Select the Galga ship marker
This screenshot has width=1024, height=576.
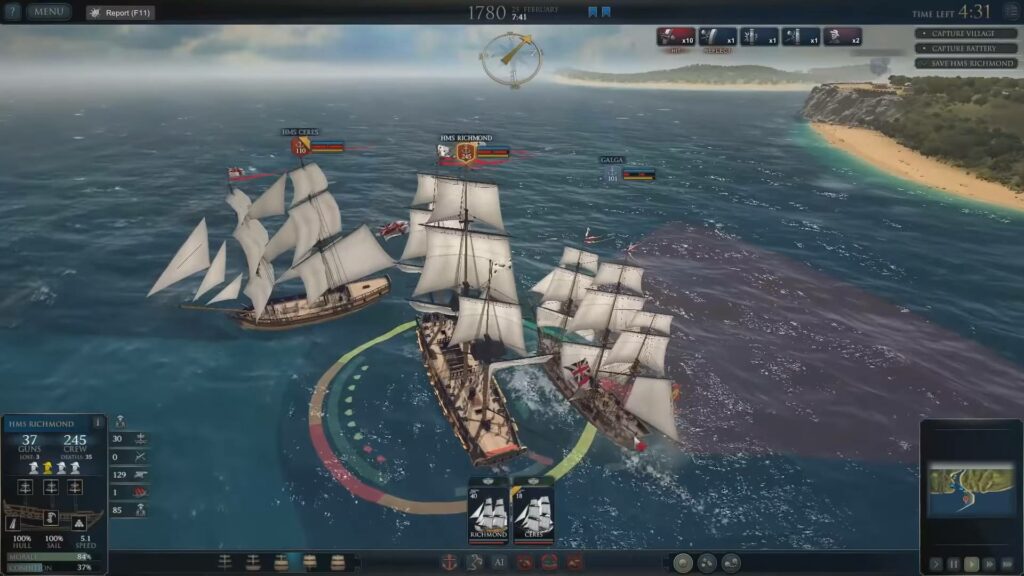(613, 174)
